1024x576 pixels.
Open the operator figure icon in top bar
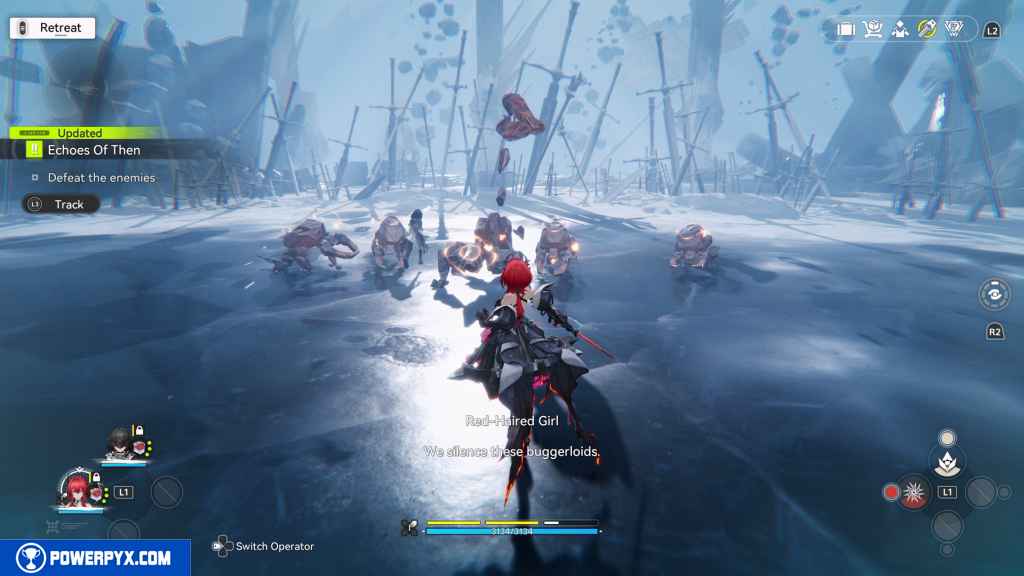point(900,30)
